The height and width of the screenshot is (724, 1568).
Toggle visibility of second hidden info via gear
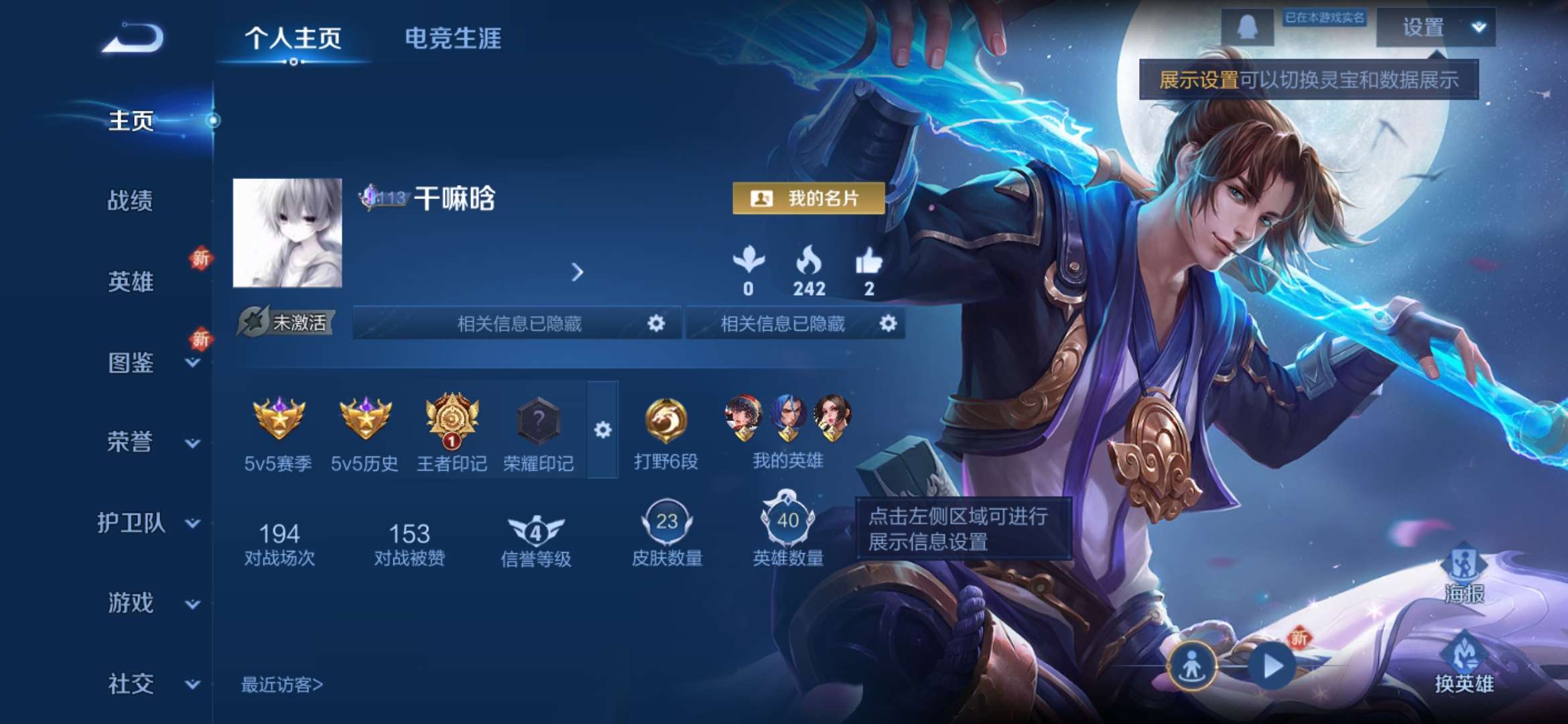click(x=889, y=324)
